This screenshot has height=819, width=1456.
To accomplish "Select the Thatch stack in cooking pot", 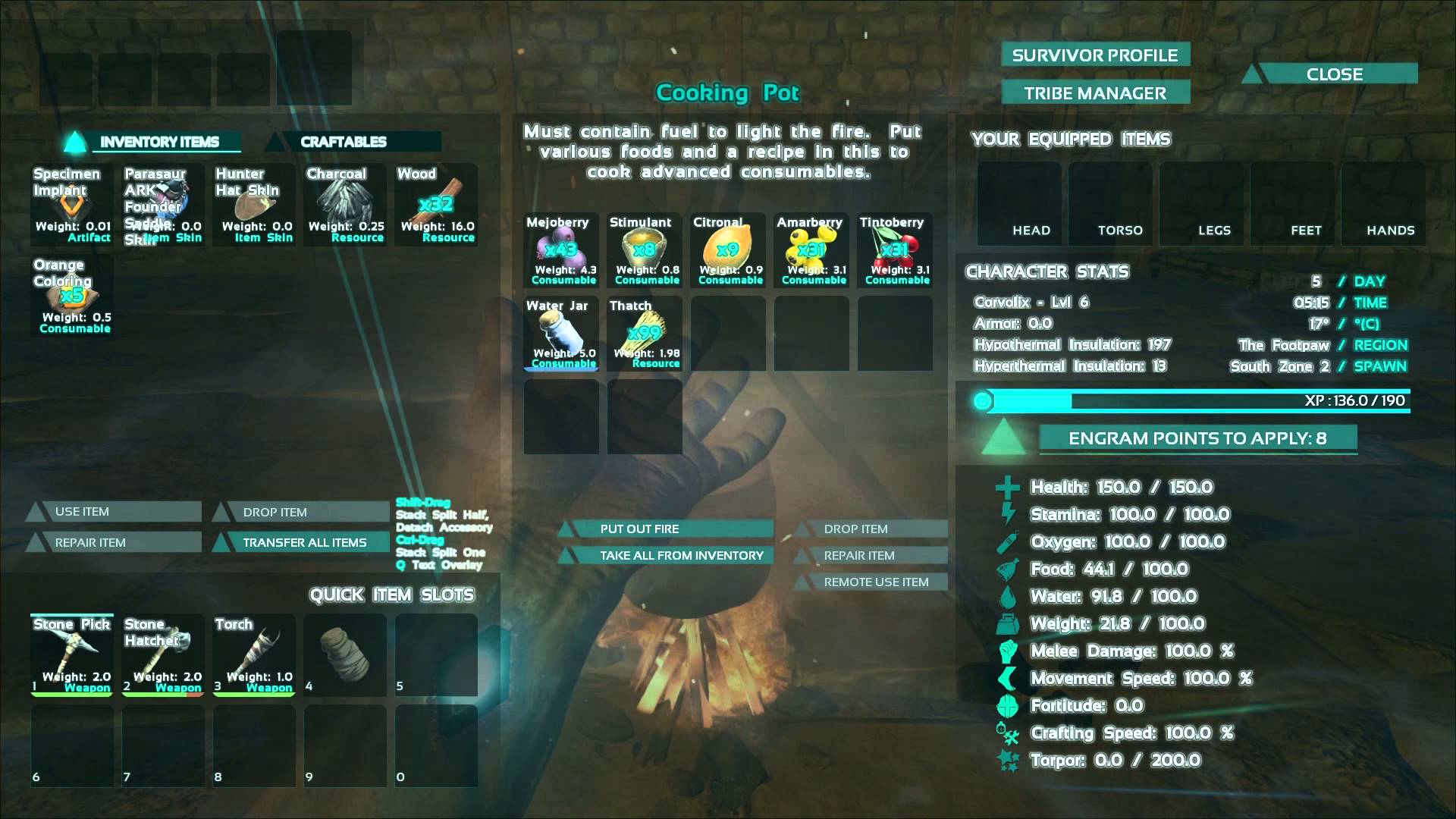I will (645, 334).
